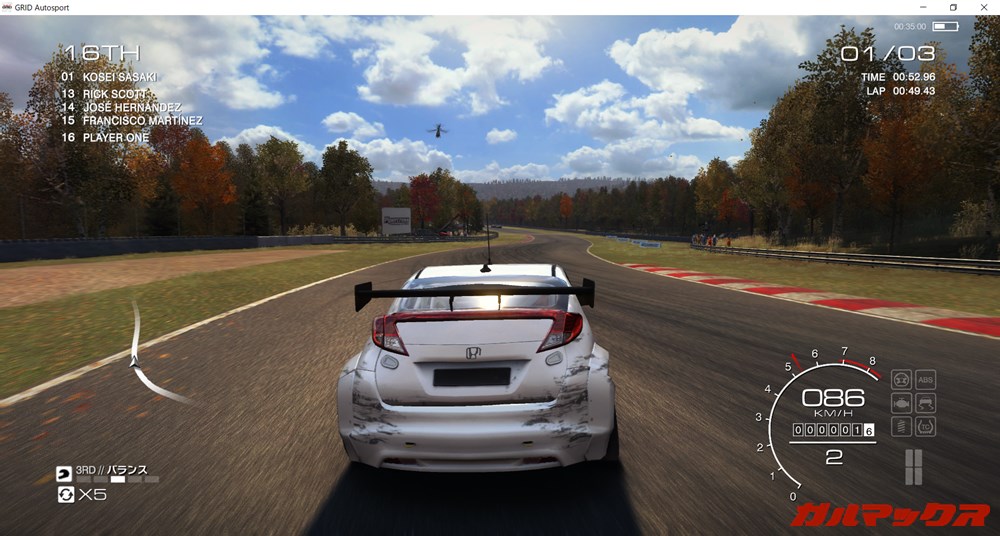
Task: Click the helmet teammate command icon
Action: 65,473
